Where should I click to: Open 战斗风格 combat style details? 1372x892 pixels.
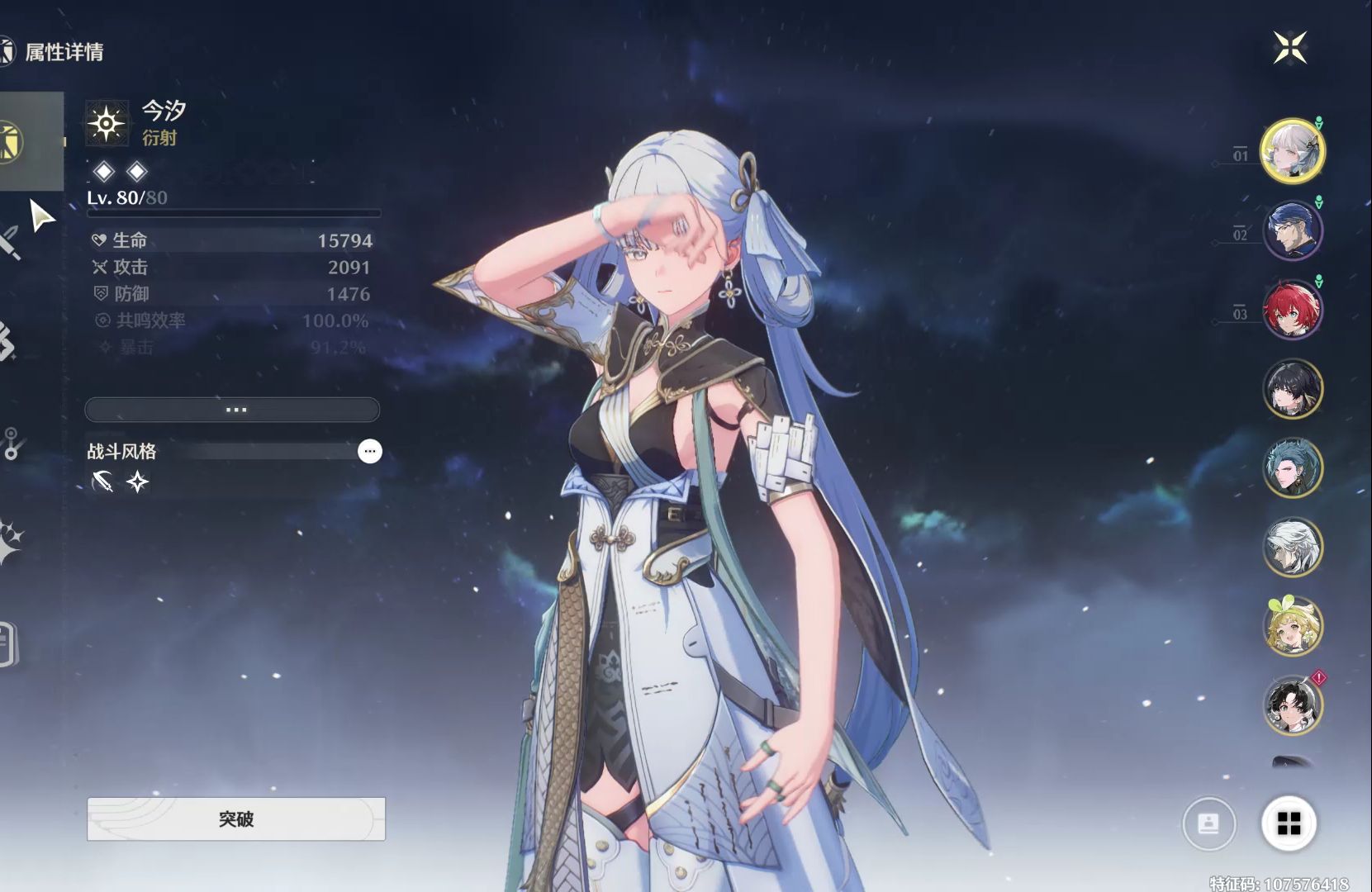point(369,451)
